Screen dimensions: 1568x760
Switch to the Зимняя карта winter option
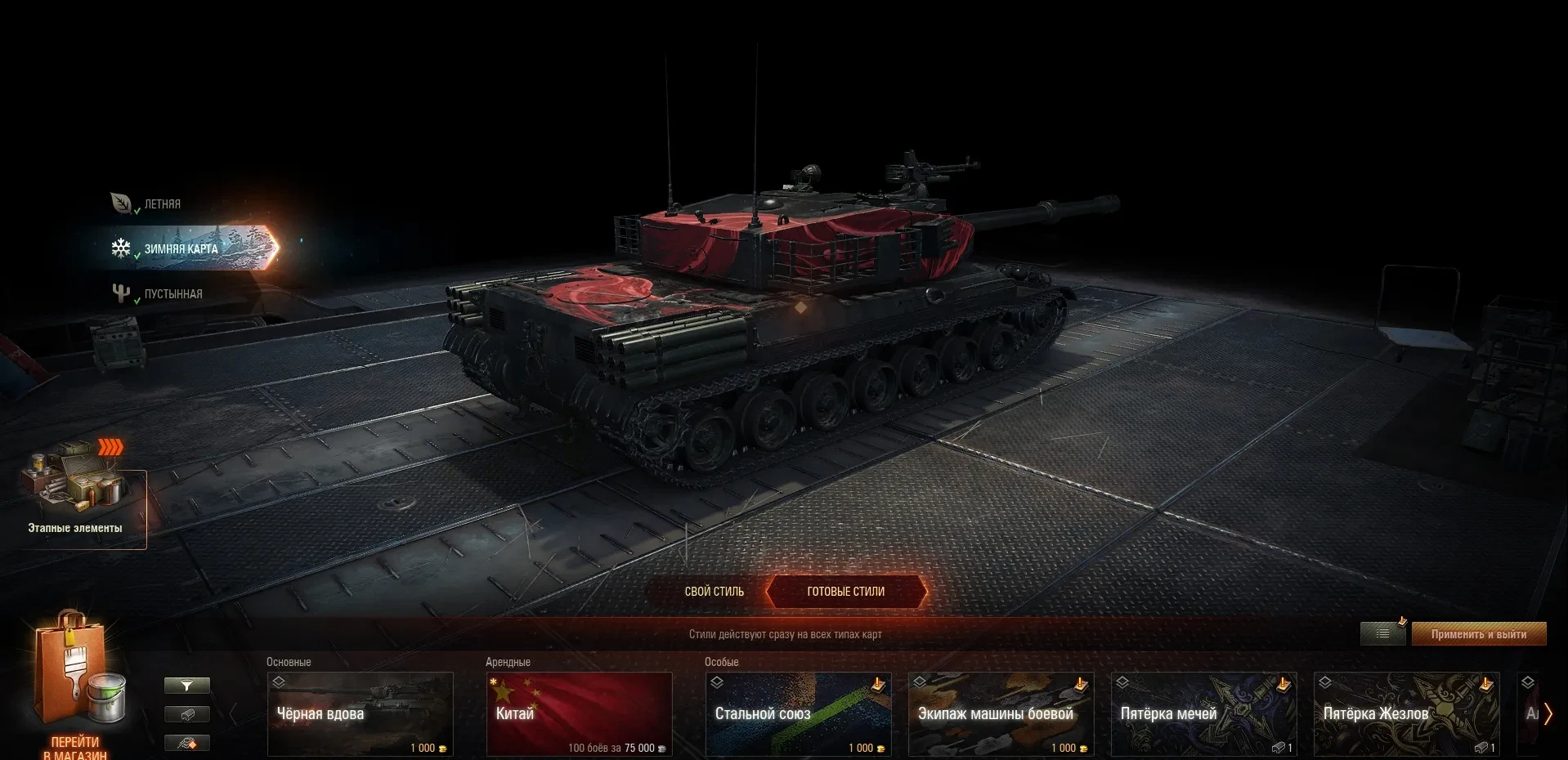(181, 248)
